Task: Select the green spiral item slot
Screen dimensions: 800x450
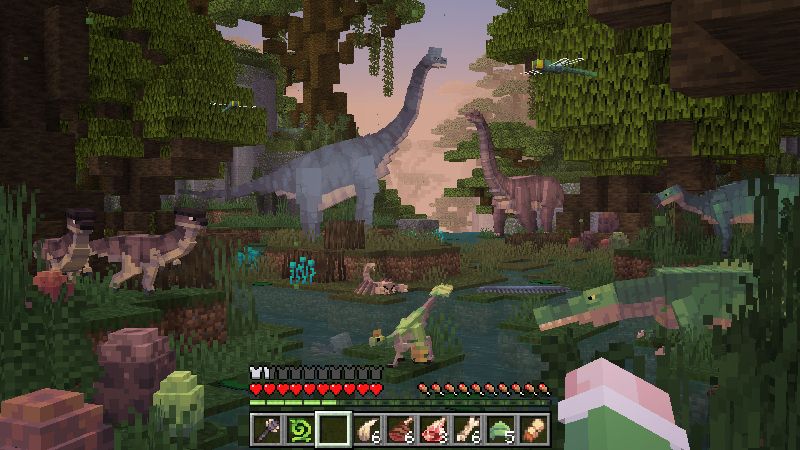Action: point(299,428)
